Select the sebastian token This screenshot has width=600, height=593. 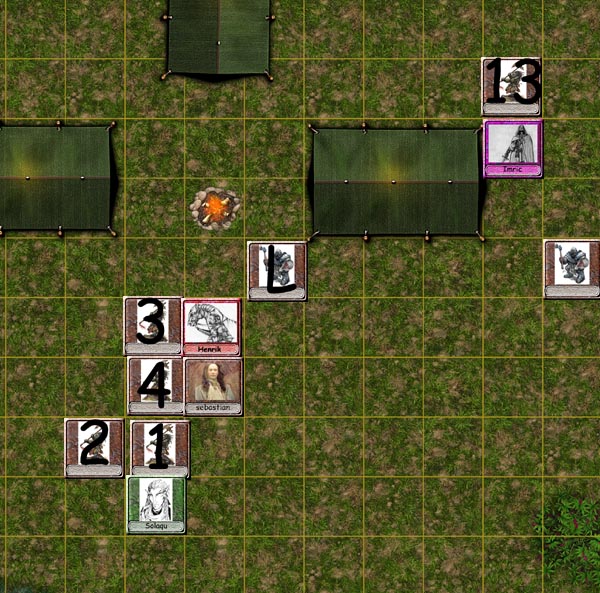tap(213, 385)
